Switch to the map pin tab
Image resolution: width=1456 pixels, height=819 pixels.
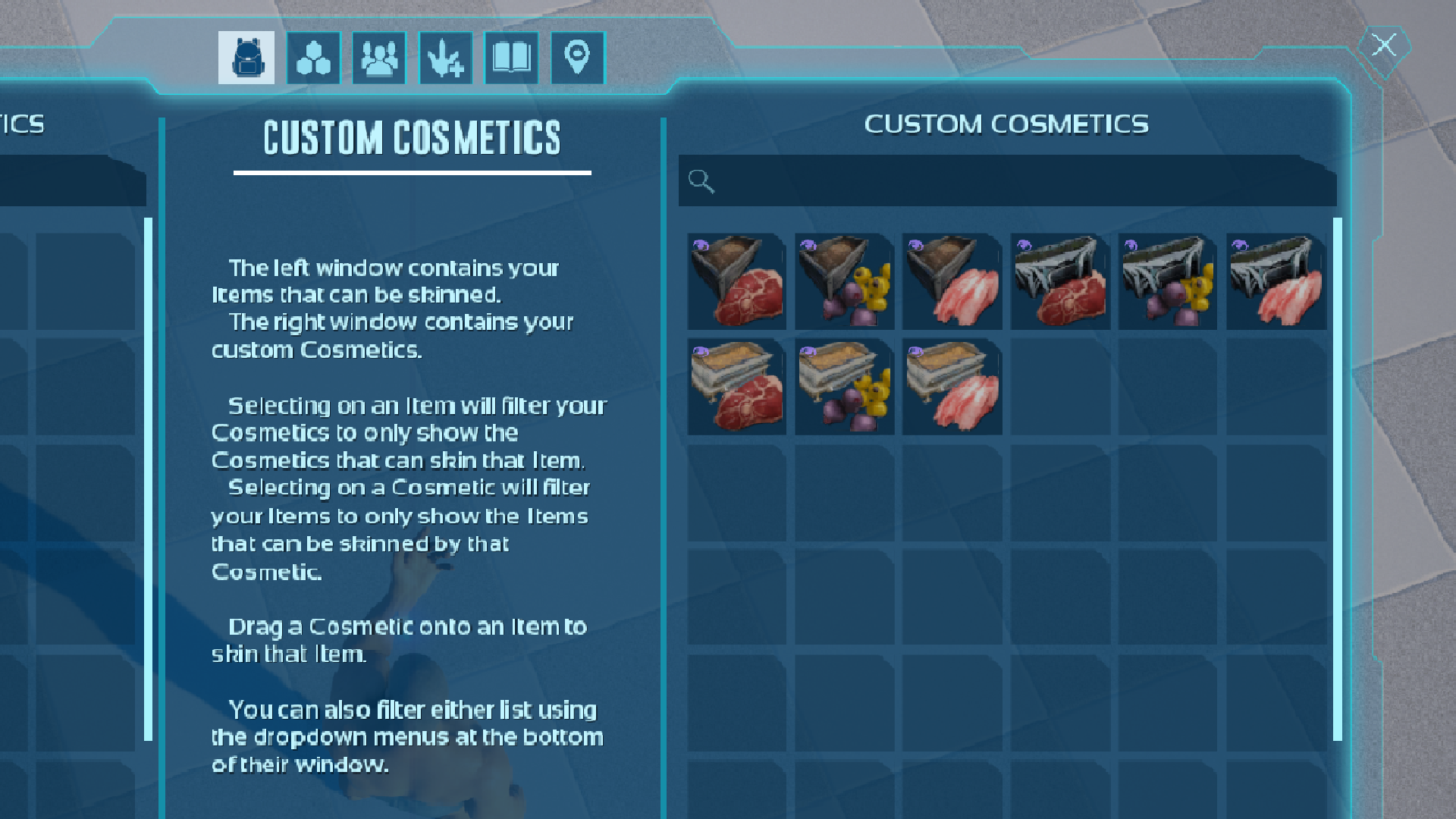pyautogui.click(x=578, y=58)
